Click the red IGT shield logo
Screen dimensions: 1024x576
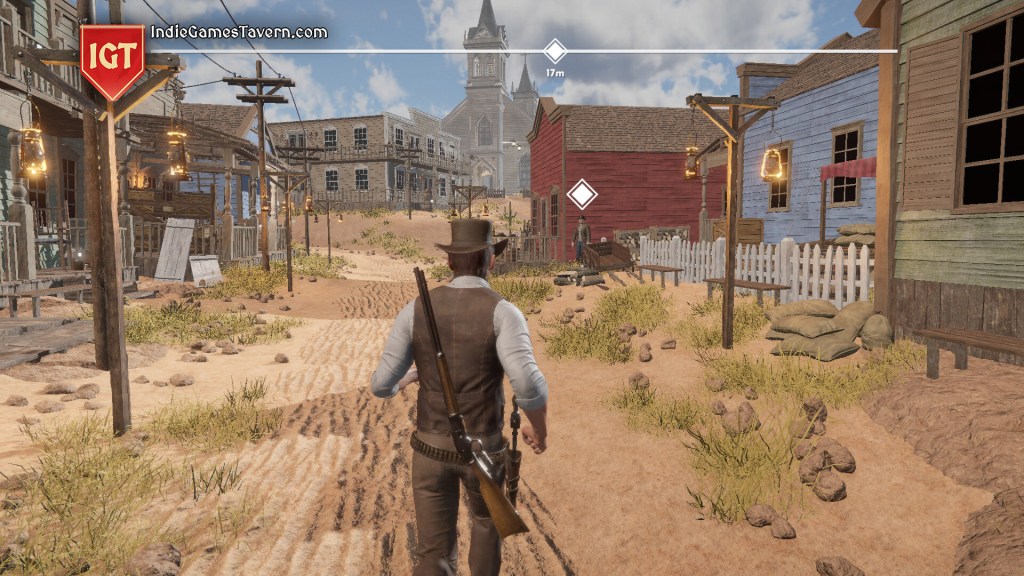coord(111,60)
